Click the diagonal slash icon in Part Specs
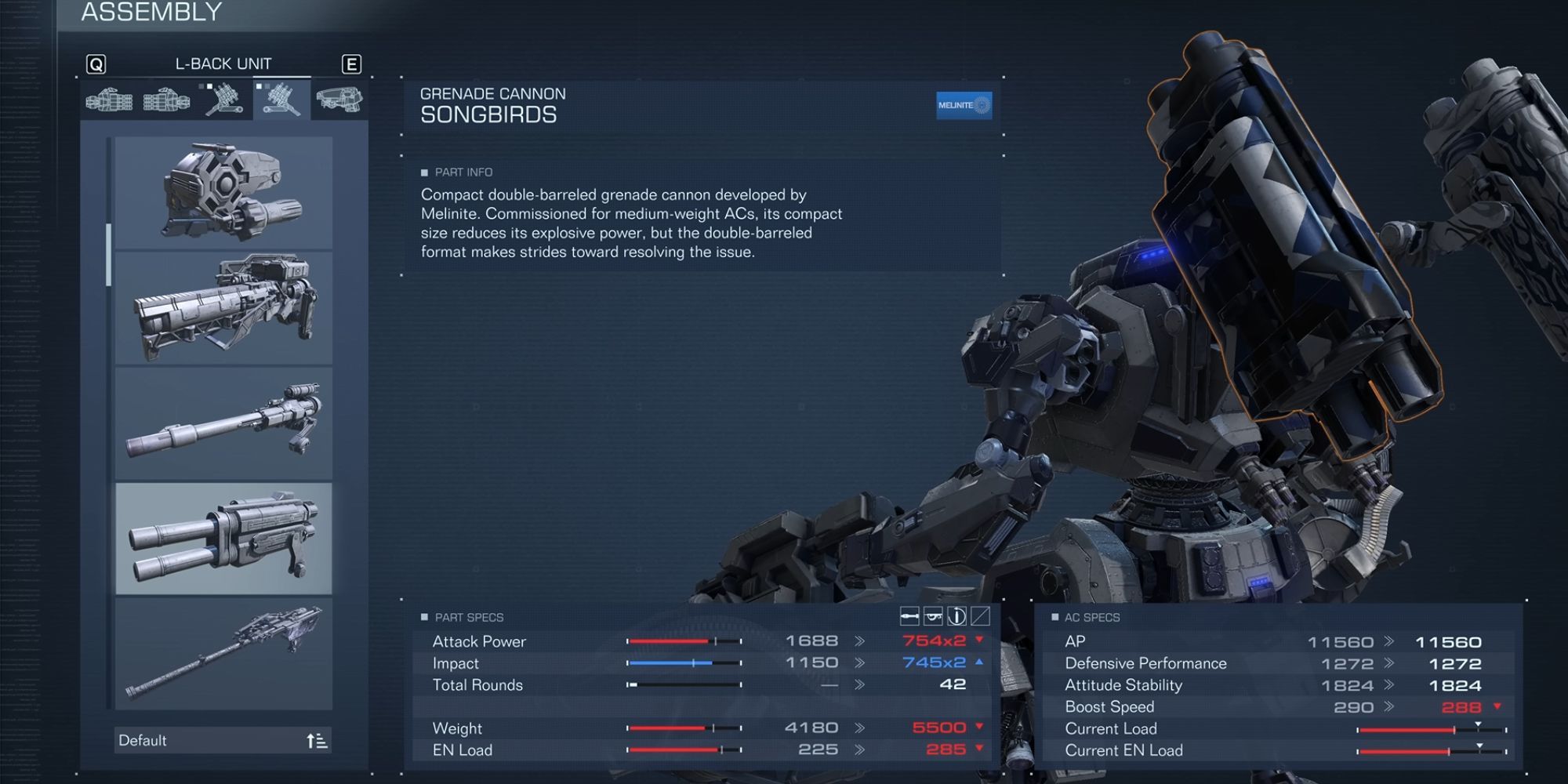The width and height of the screenshot is (1568, 784). click(982, 616)
